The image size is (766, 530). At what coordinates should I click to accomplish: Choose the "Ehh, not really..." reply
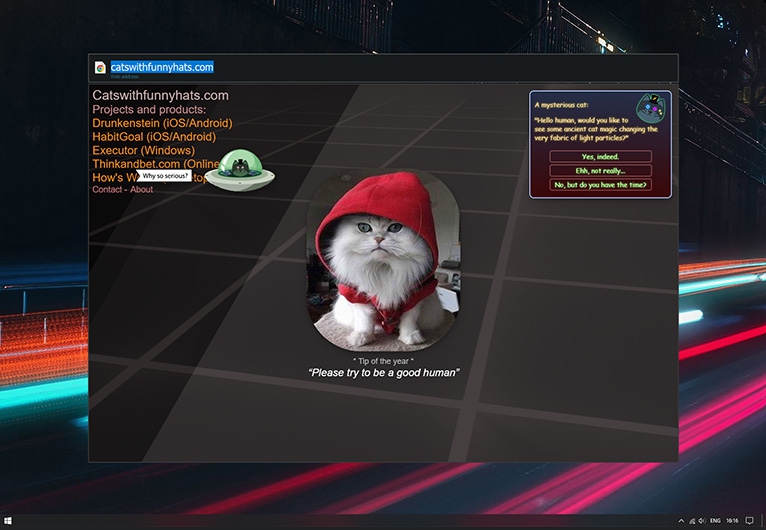coord(600,171)
